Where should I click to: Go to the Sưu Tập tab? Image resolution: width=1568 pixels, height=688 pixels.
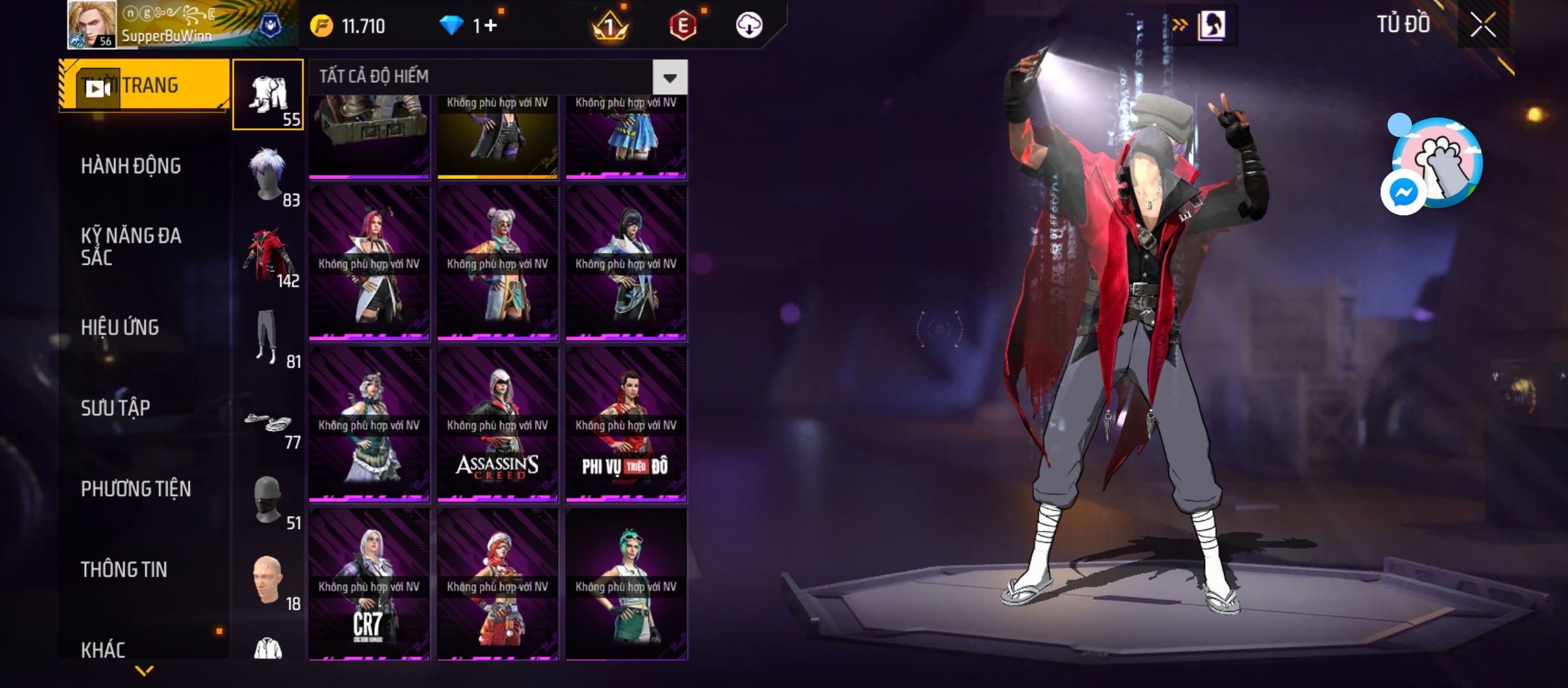(115, 408)
